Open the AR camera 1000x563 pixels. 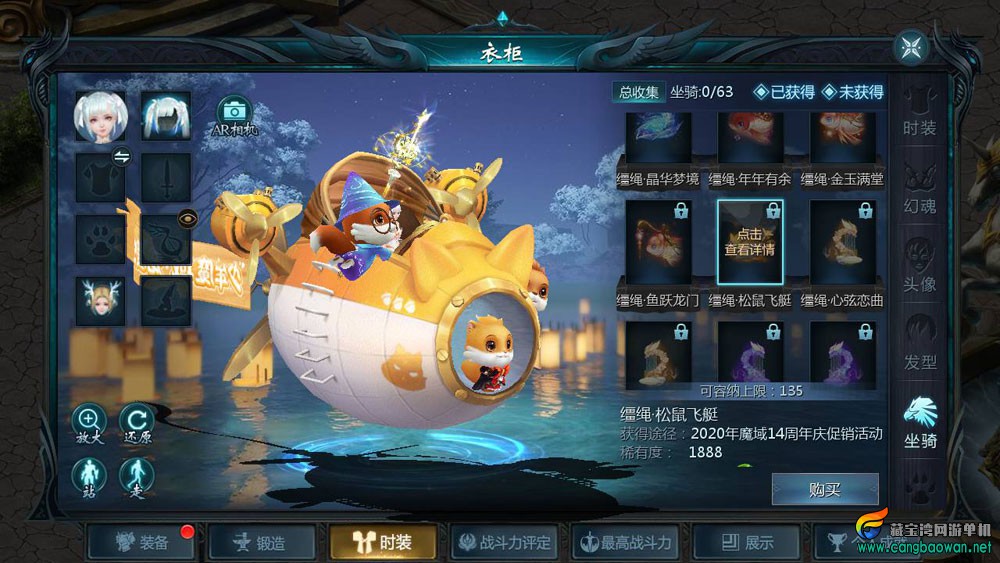pyautogui.click(x=234, y=117)
